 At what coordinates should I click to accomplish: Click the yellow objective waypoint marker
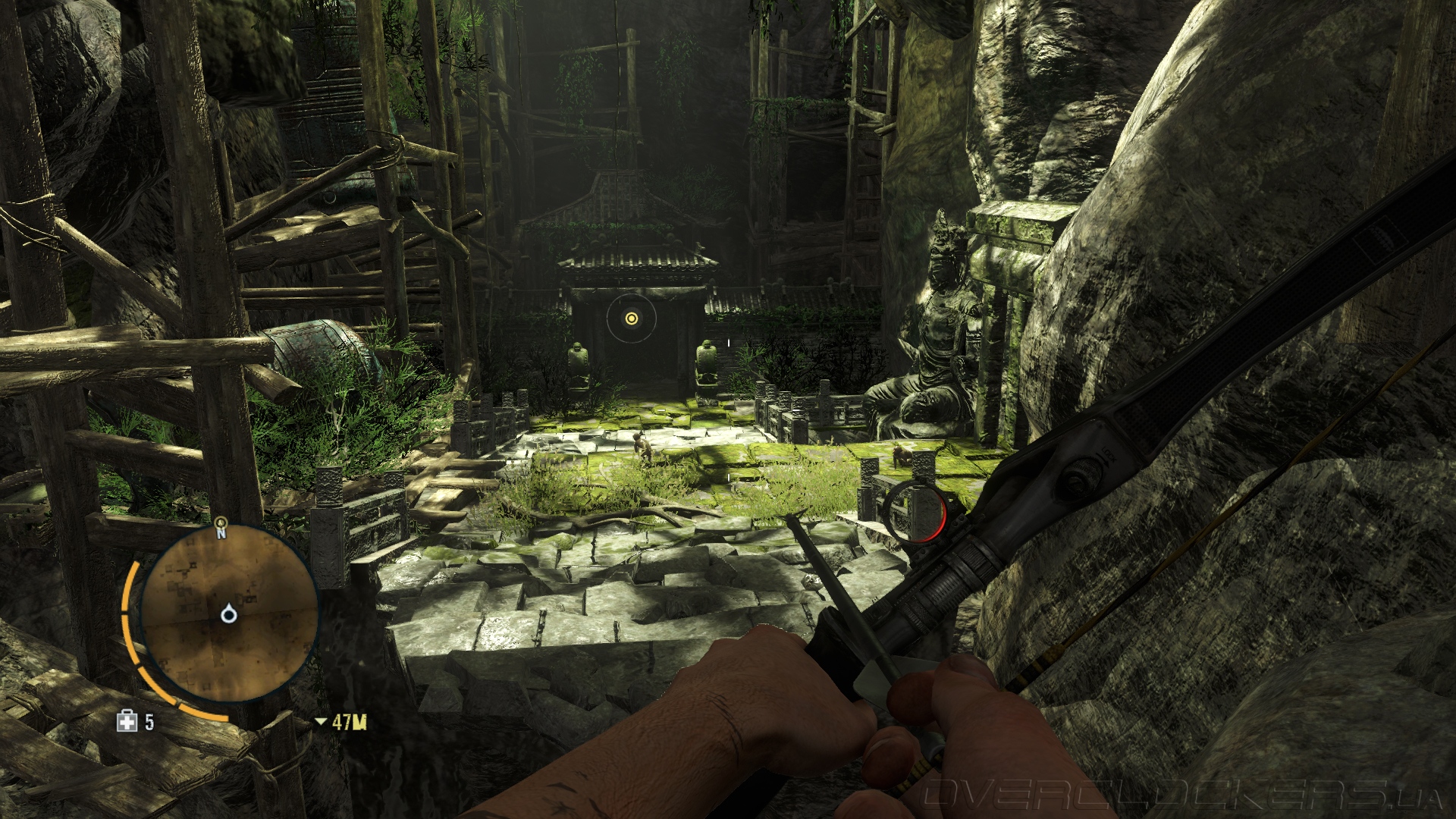(630, 319)
